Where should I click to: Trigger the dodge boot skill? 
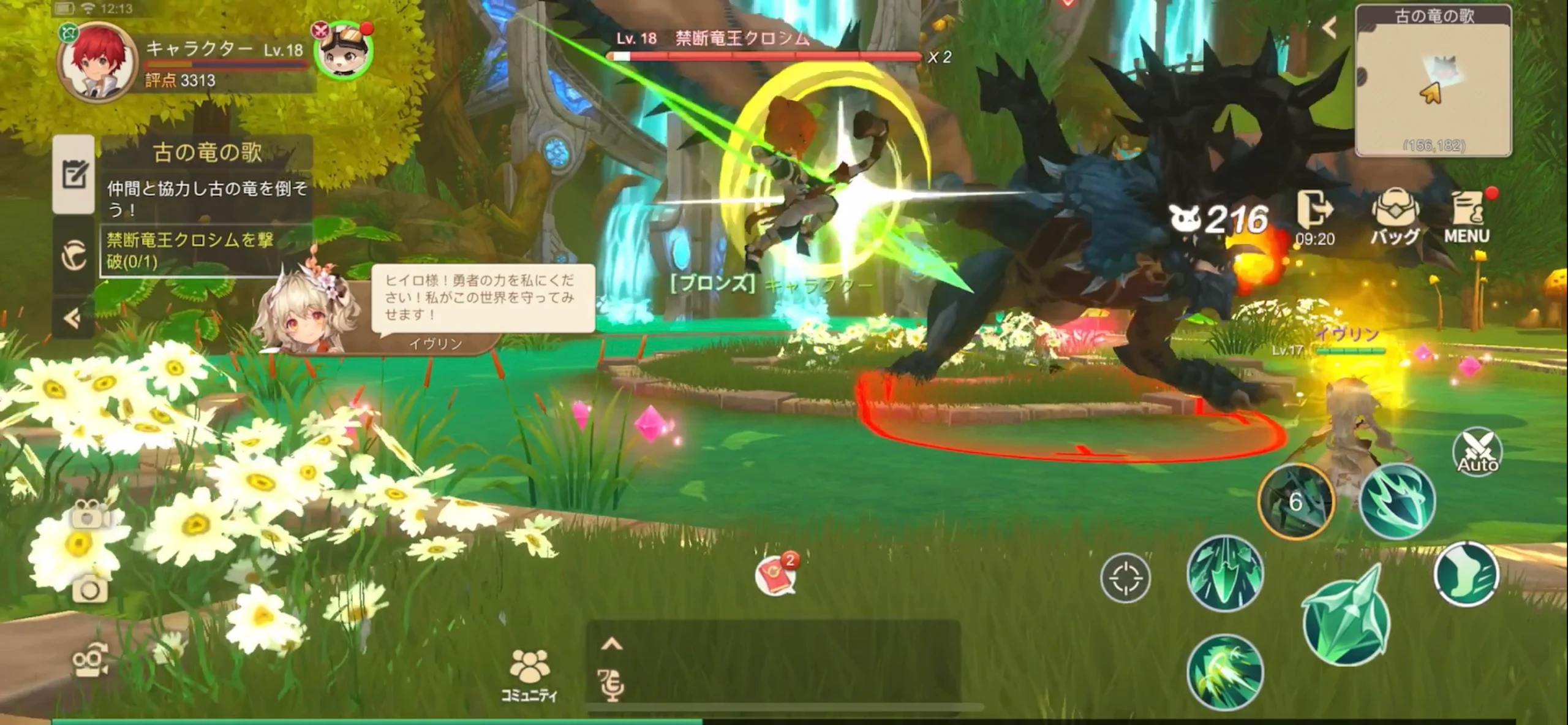1466,574
